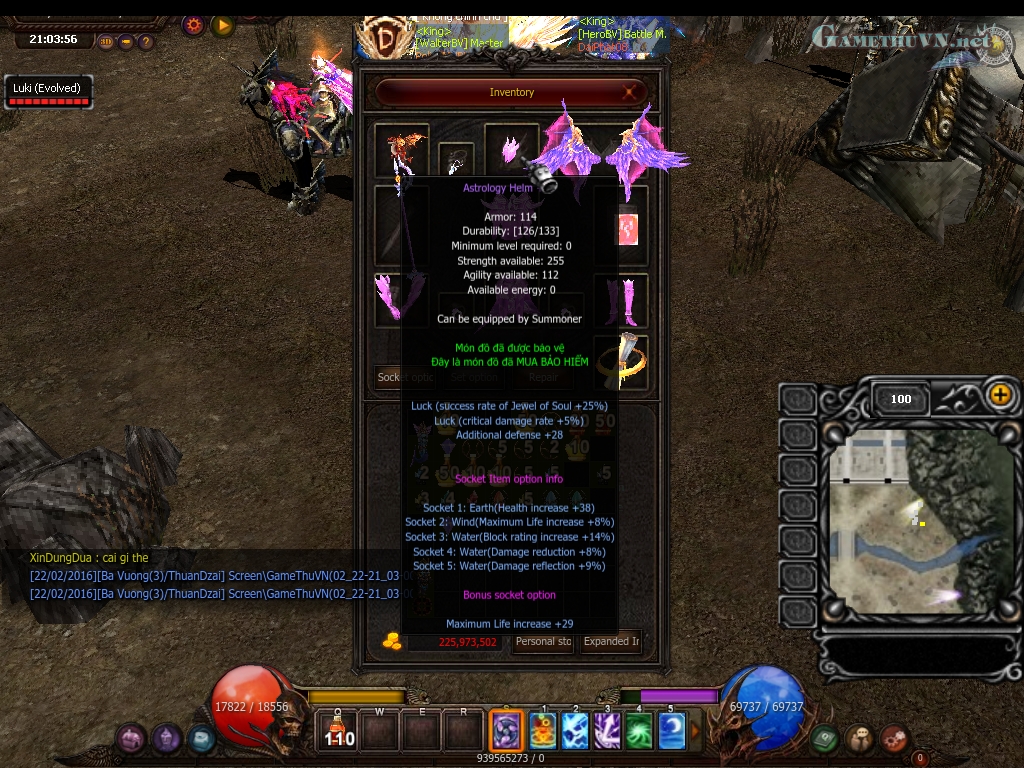Image resolution: width=1024 pixels, height=768 pixels.
Task: Close the Inventory window
Action: (x=632, y=93)
